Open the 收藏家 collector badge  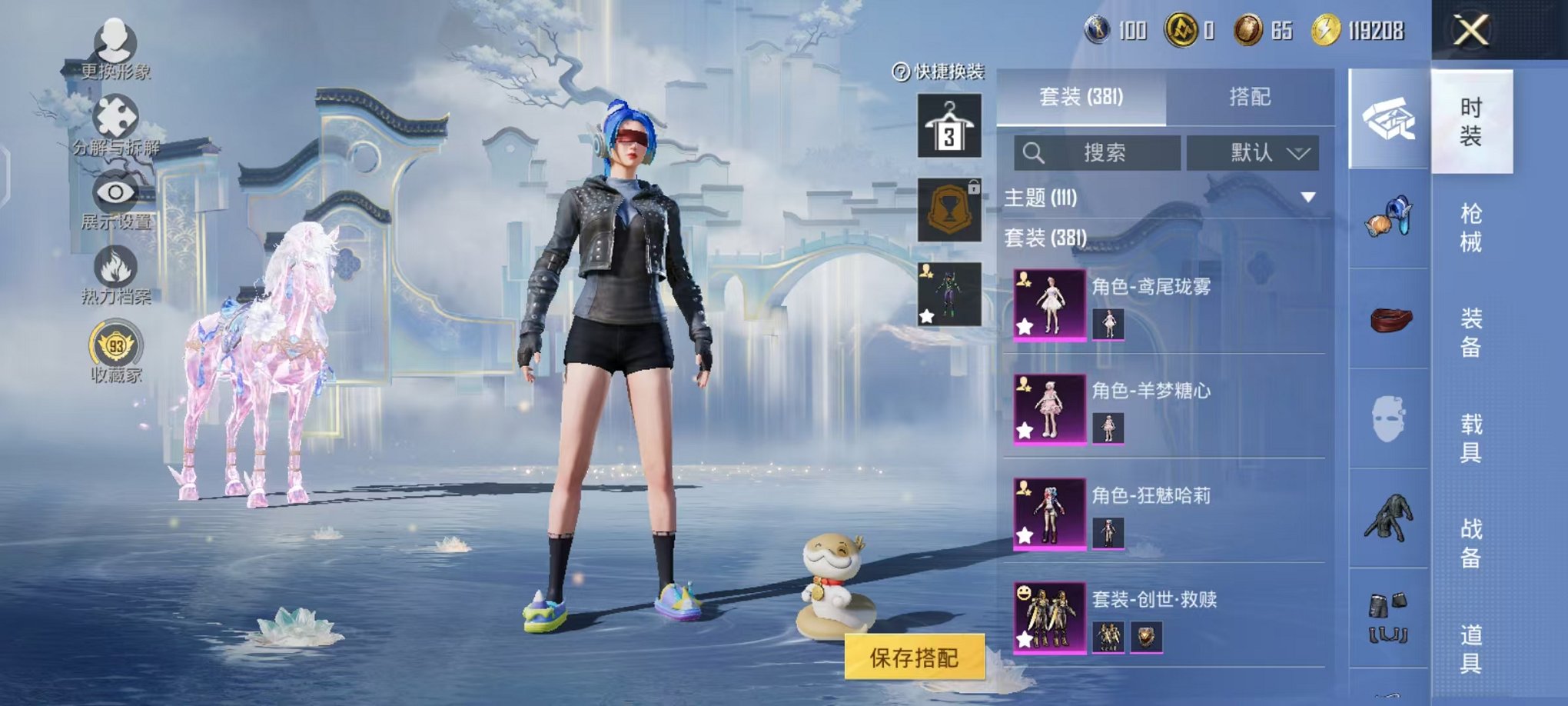coord(115,351)
